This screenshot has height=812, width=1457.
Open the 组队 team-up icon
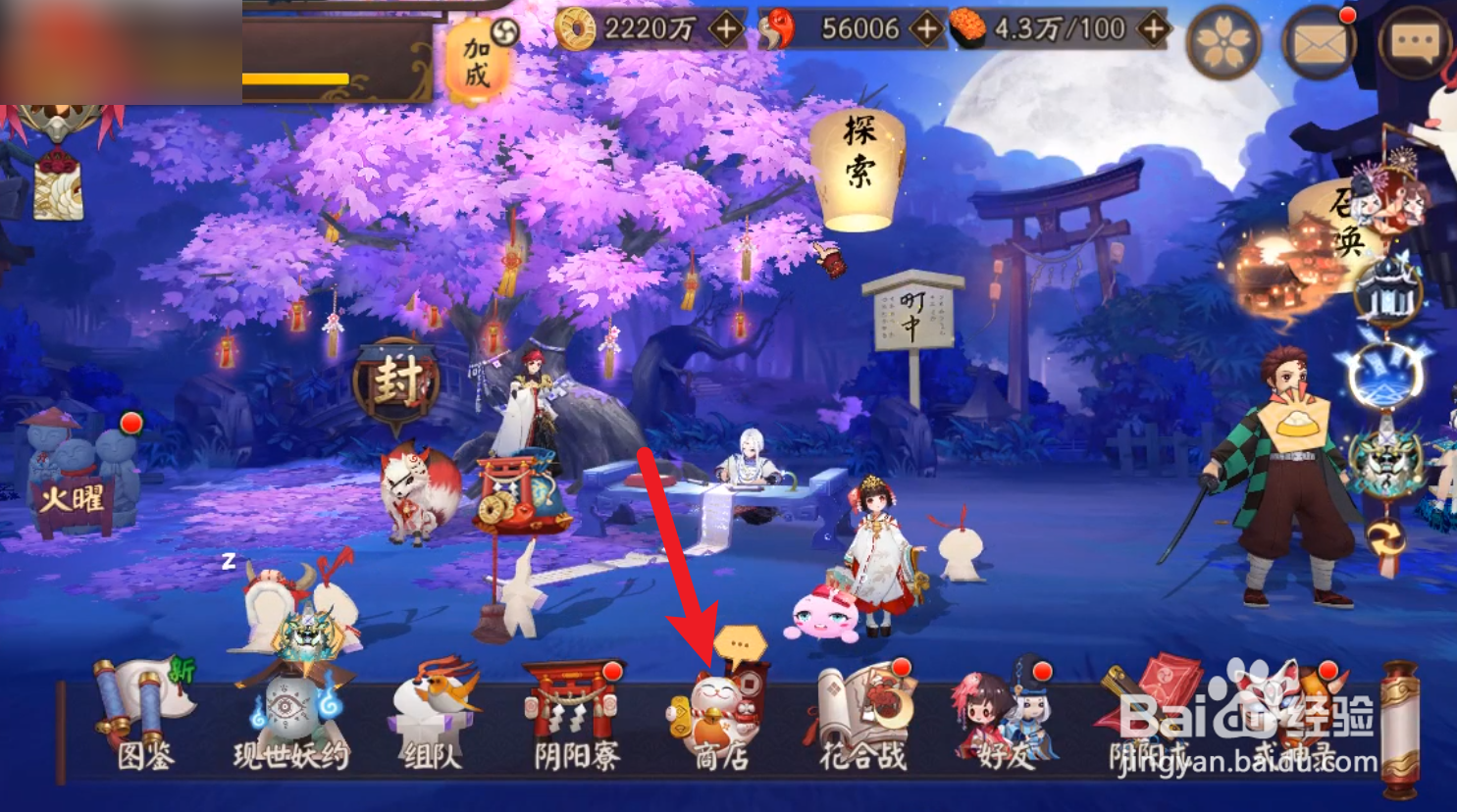tap(432, 713)
